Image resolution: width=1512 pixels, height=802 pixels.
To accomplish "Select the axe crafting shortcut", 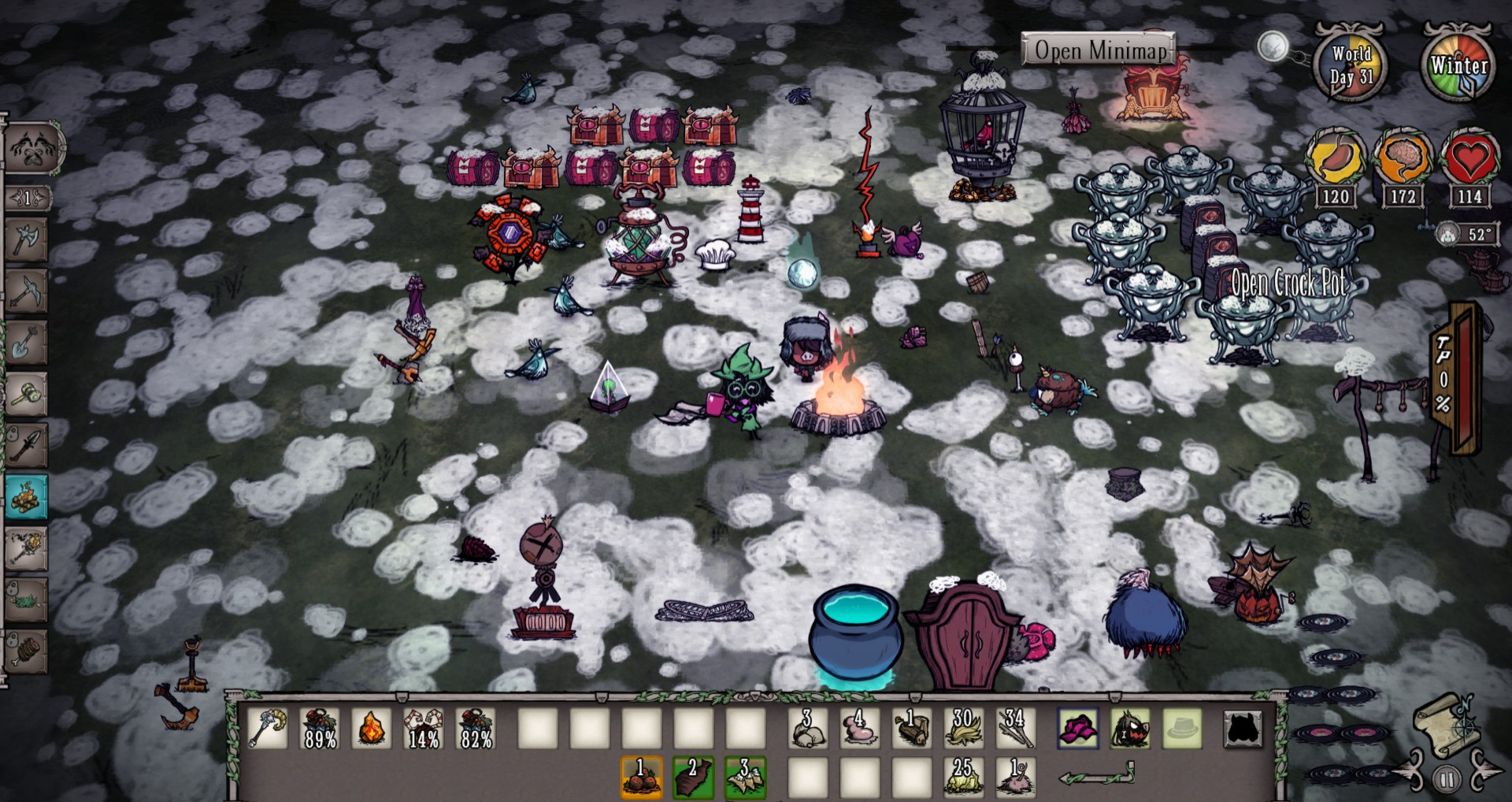I will click(26, 239).
